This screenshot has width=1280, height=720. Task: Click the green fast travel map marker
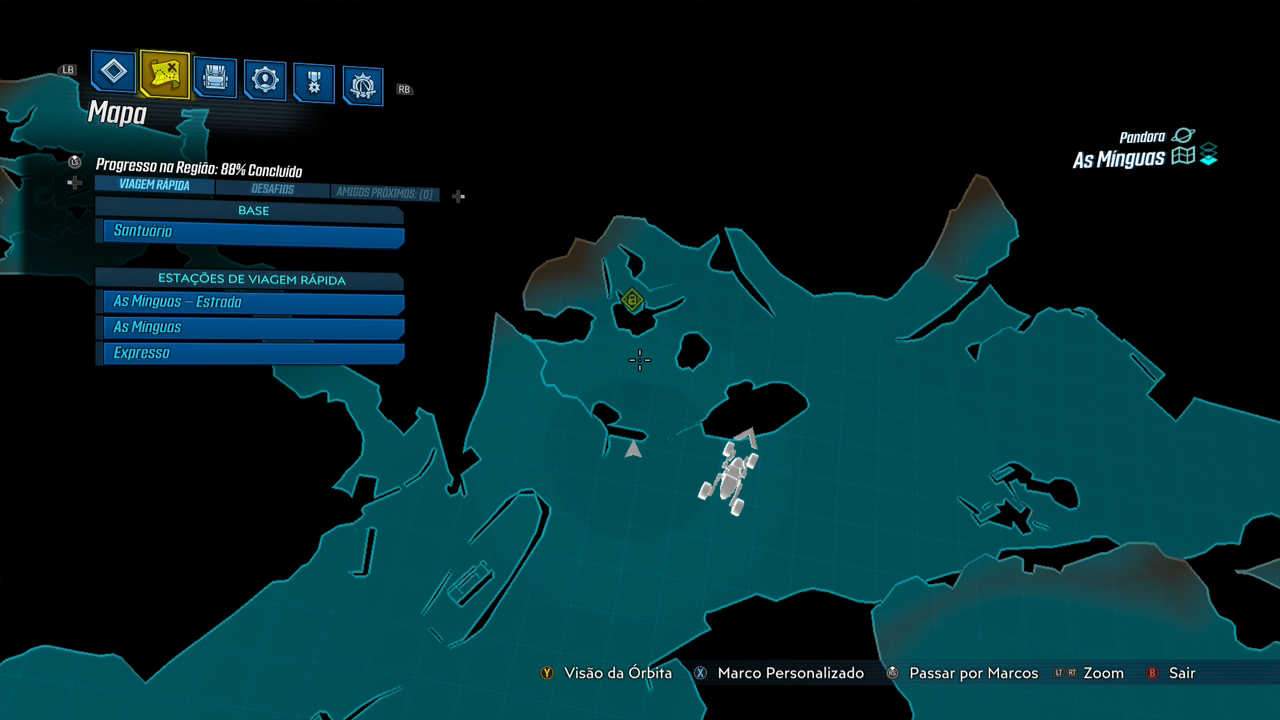[631, 299]
